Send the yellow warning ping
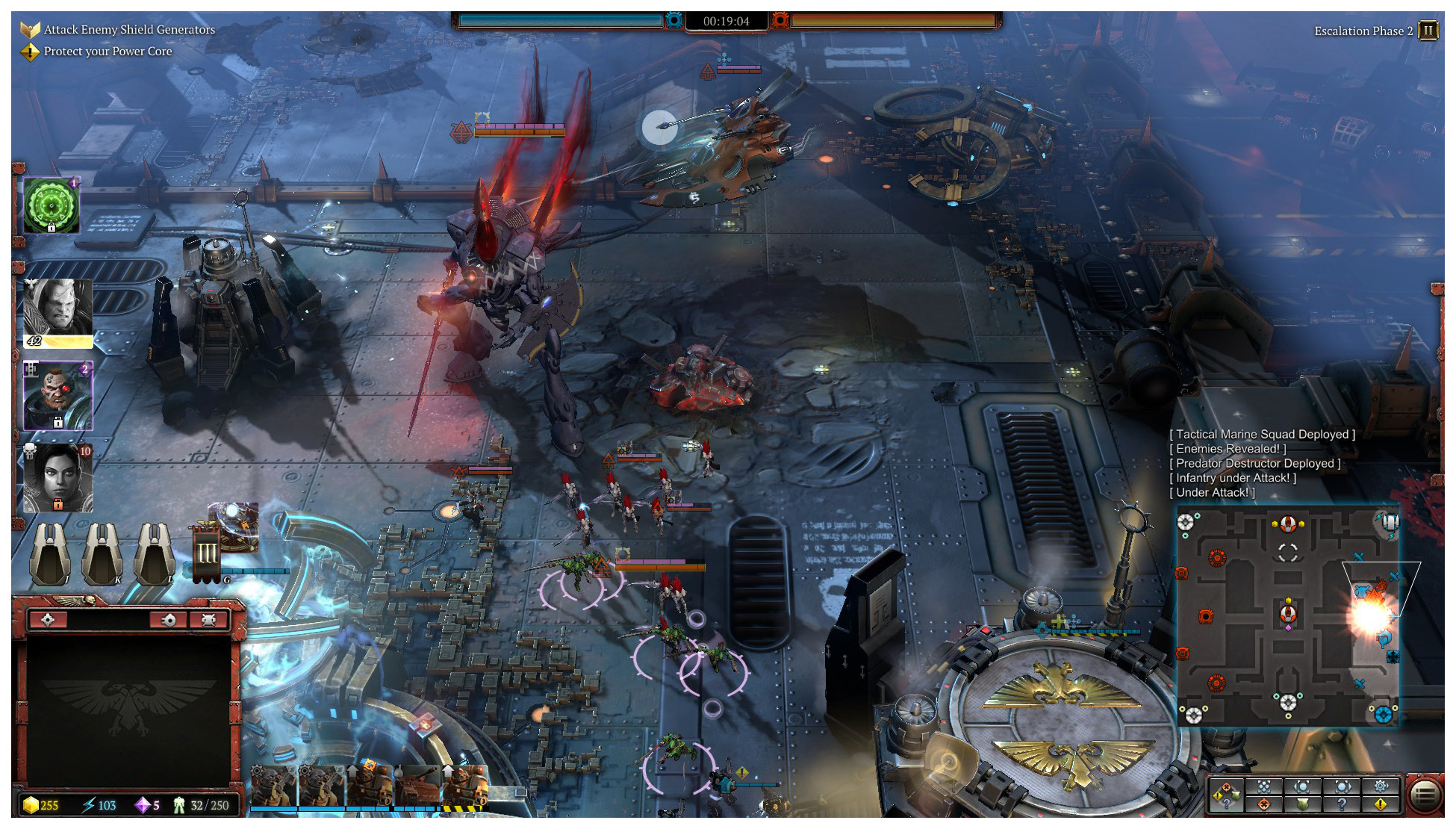This screenshot has height=829, width=1456. (1380, 804)
